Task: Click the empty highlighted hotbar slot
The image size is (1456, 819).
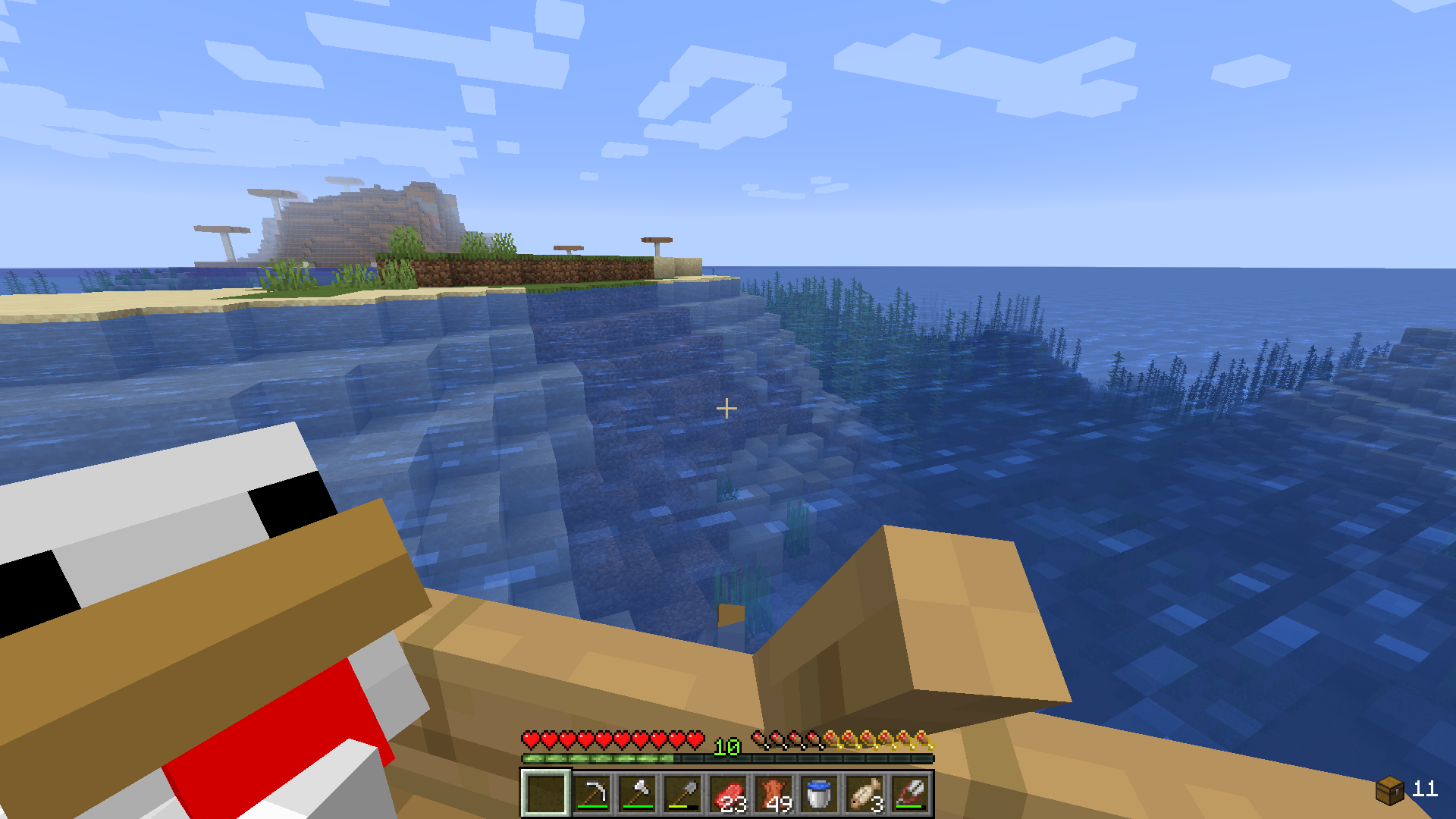Action: tap(546, 793)
